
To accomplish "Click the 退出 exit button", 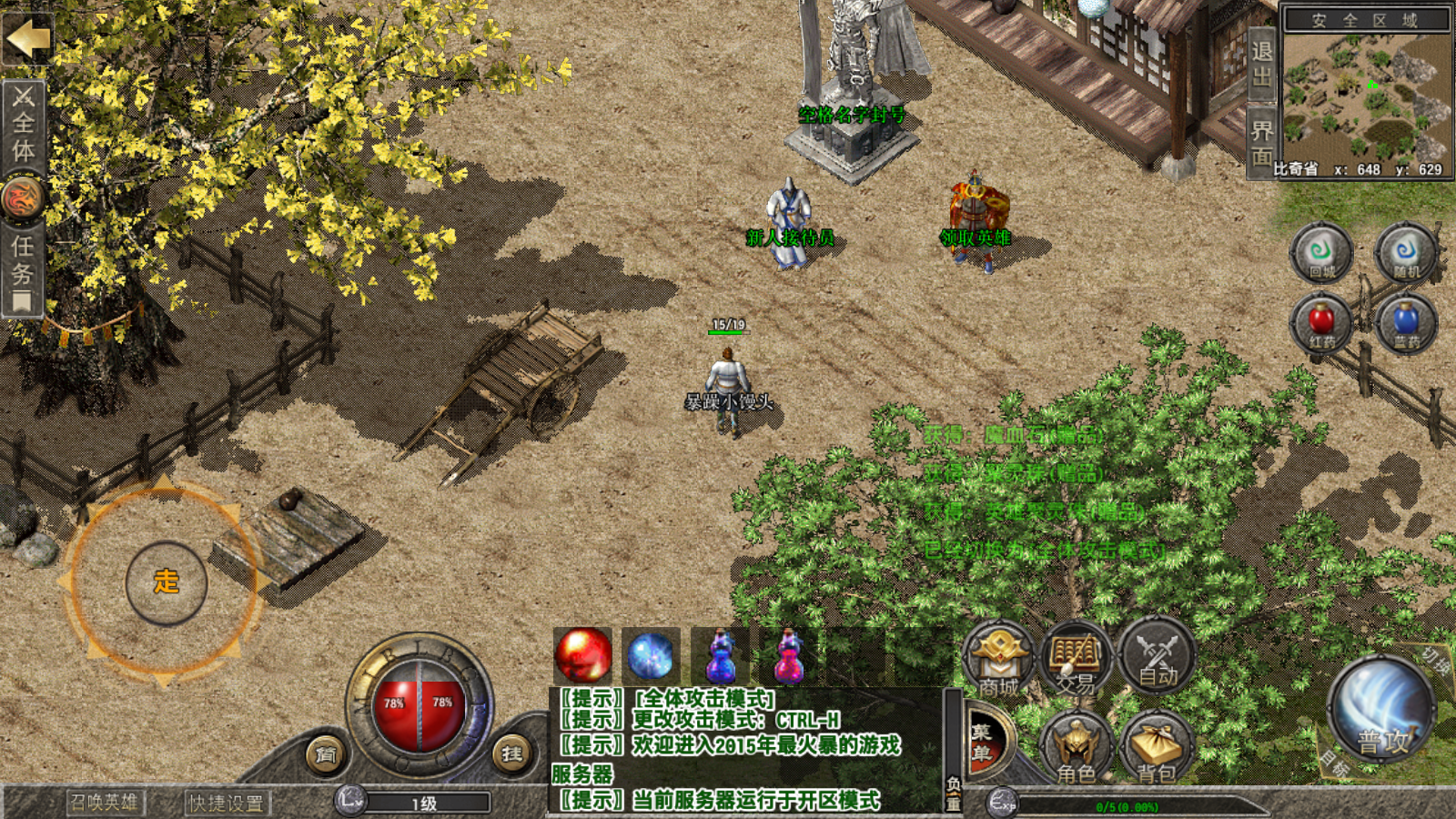I will [x=1261, y=64].
